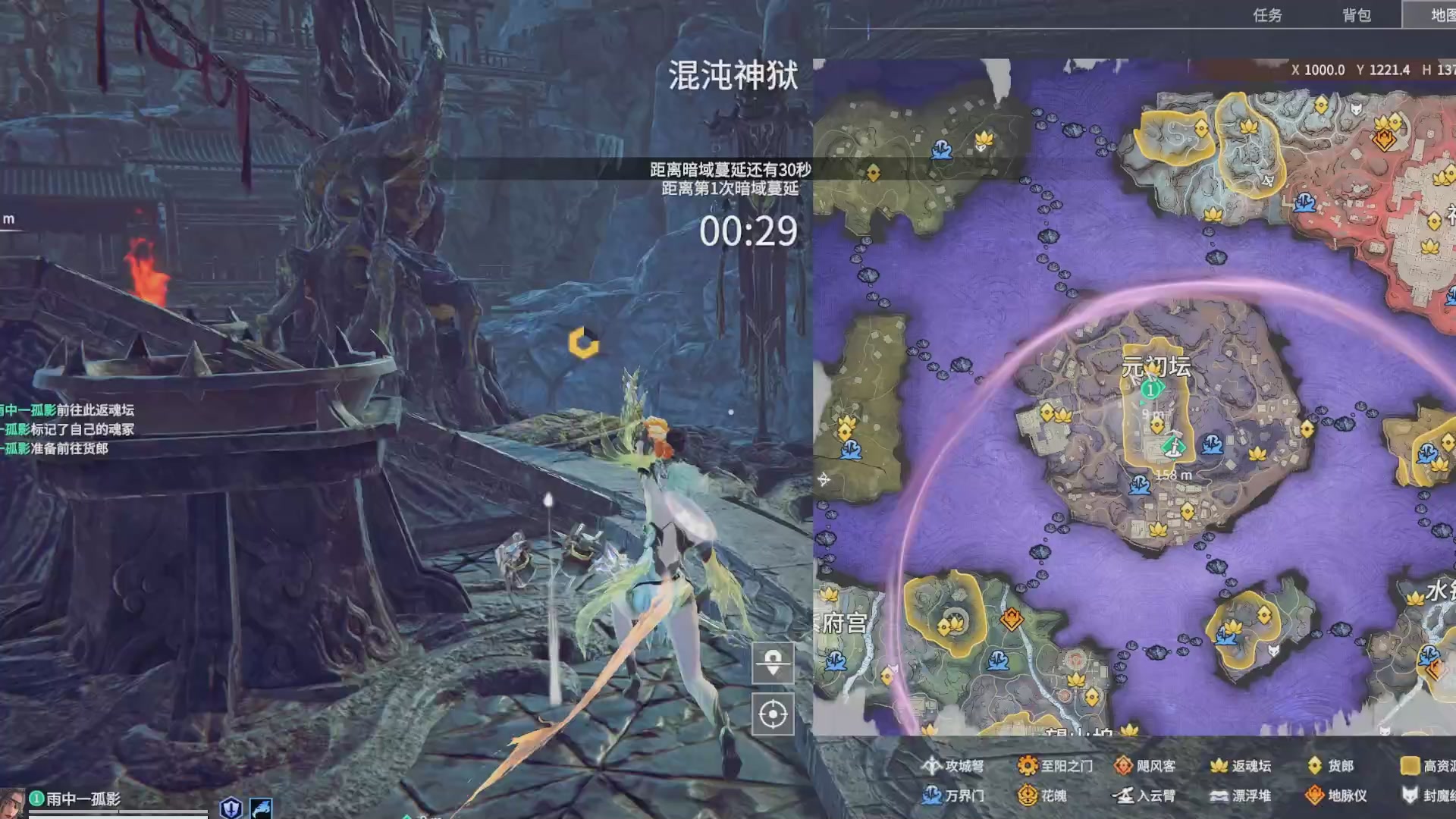Screen dimensions: 1456x819
Task: Click the 漂浮堆 floating pile legend icon
Action: [x=1219, y=795]
